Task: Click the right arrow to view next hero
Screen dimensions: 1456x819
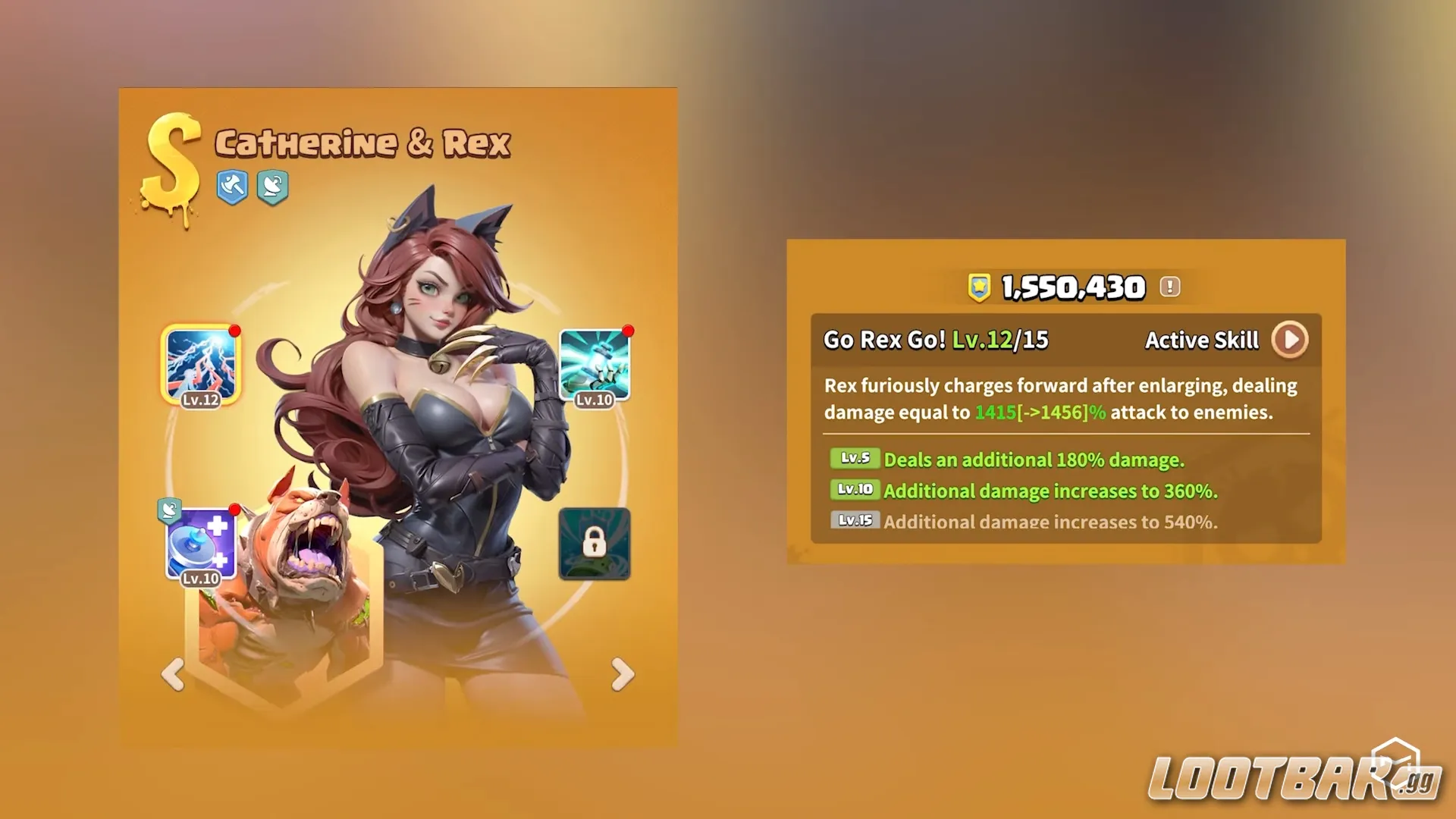Action: pyautogui.click(x=622, y=675)
